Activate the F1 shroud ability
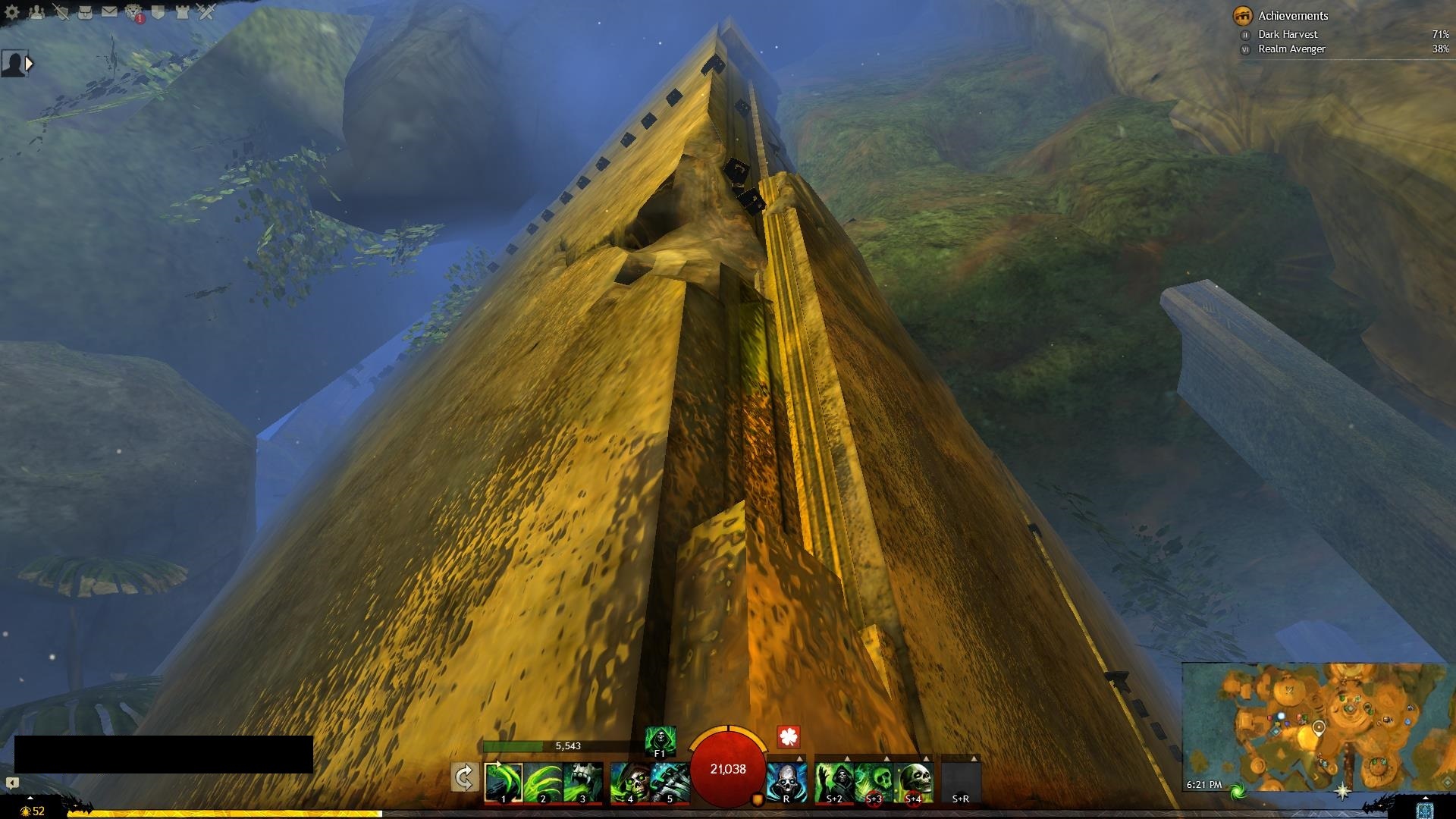Screen dimensions: 1456x819 click(659, 740)
